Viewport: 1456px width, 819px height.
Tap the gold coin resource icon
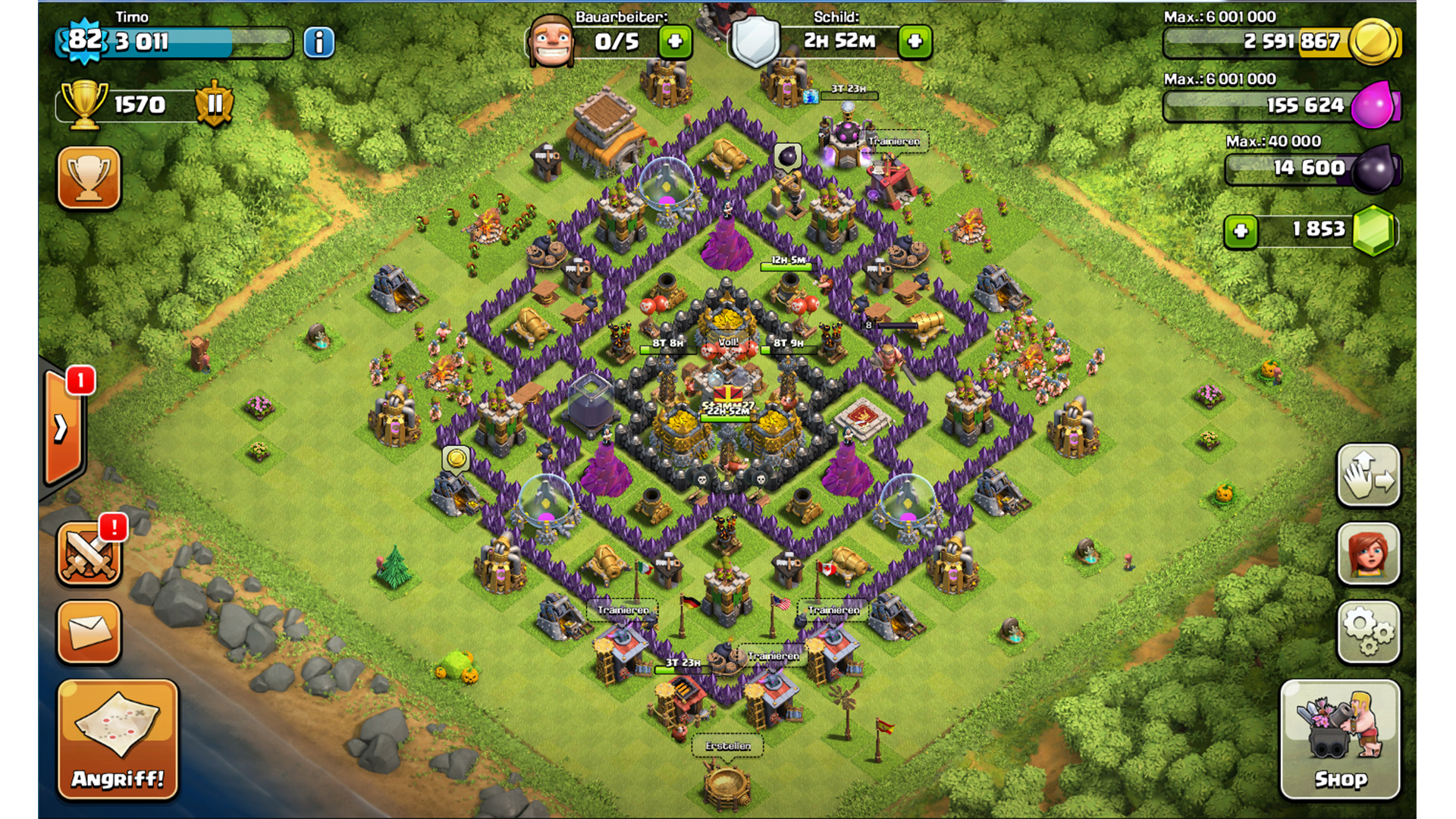click(x=1373, y=42)
